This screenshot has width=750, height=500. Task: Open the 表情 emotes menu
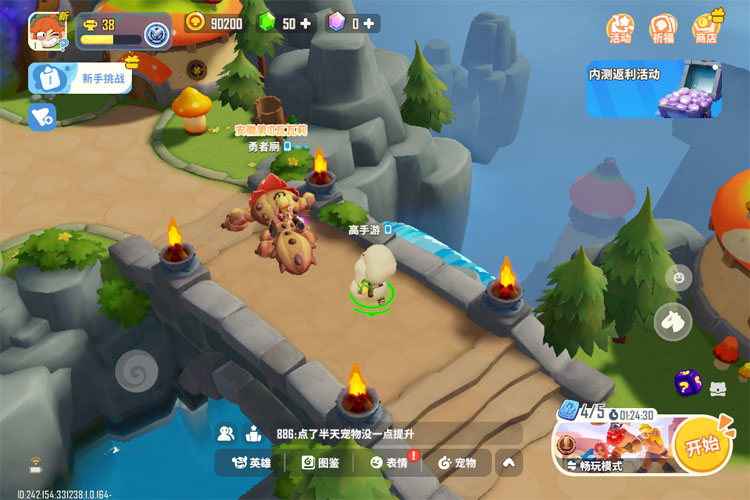pos(389,463)
